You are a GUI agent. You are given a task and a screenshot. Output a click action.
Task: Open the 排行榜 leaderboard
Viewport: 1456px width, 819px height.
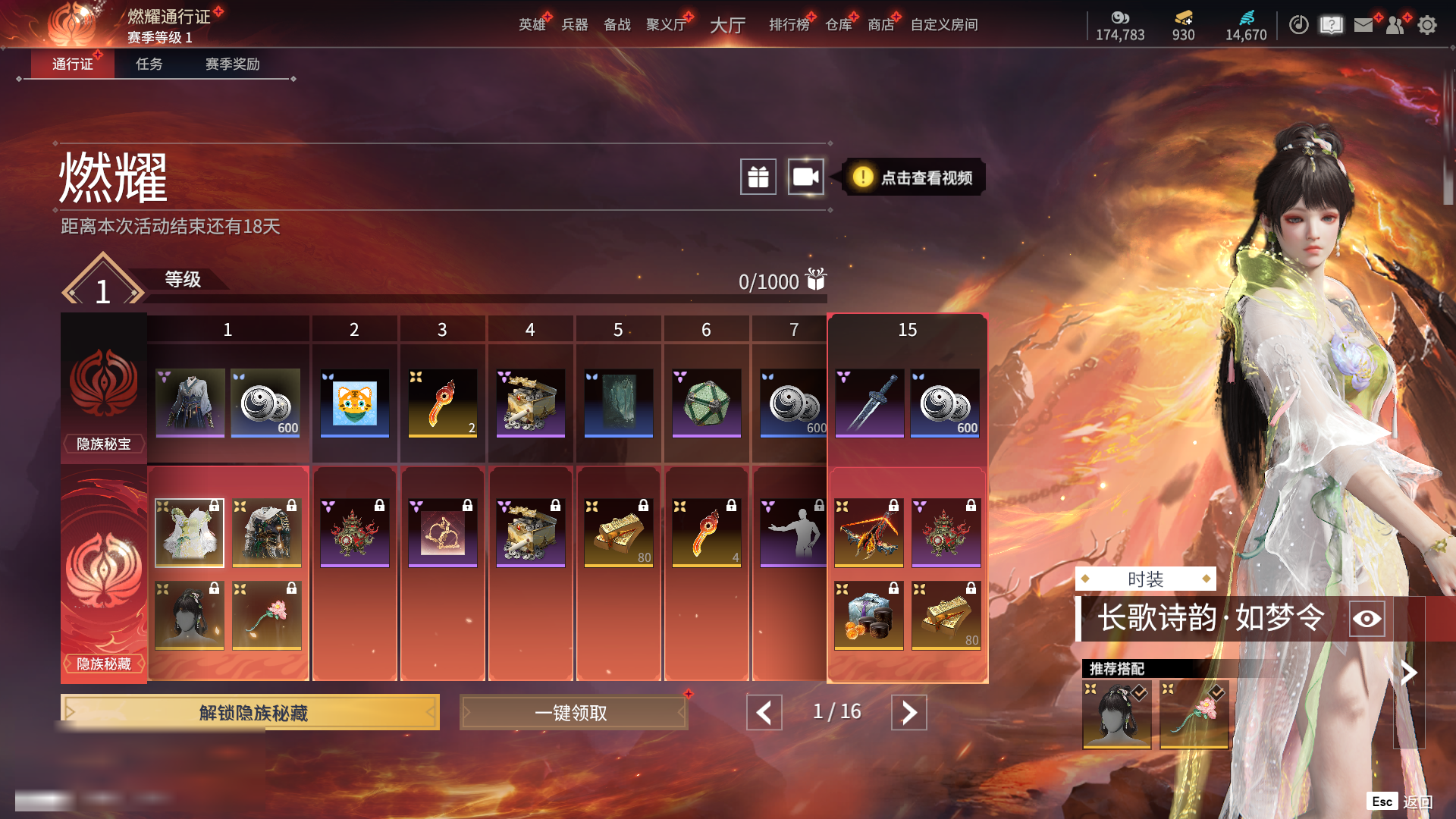click(x=789, y=25)
